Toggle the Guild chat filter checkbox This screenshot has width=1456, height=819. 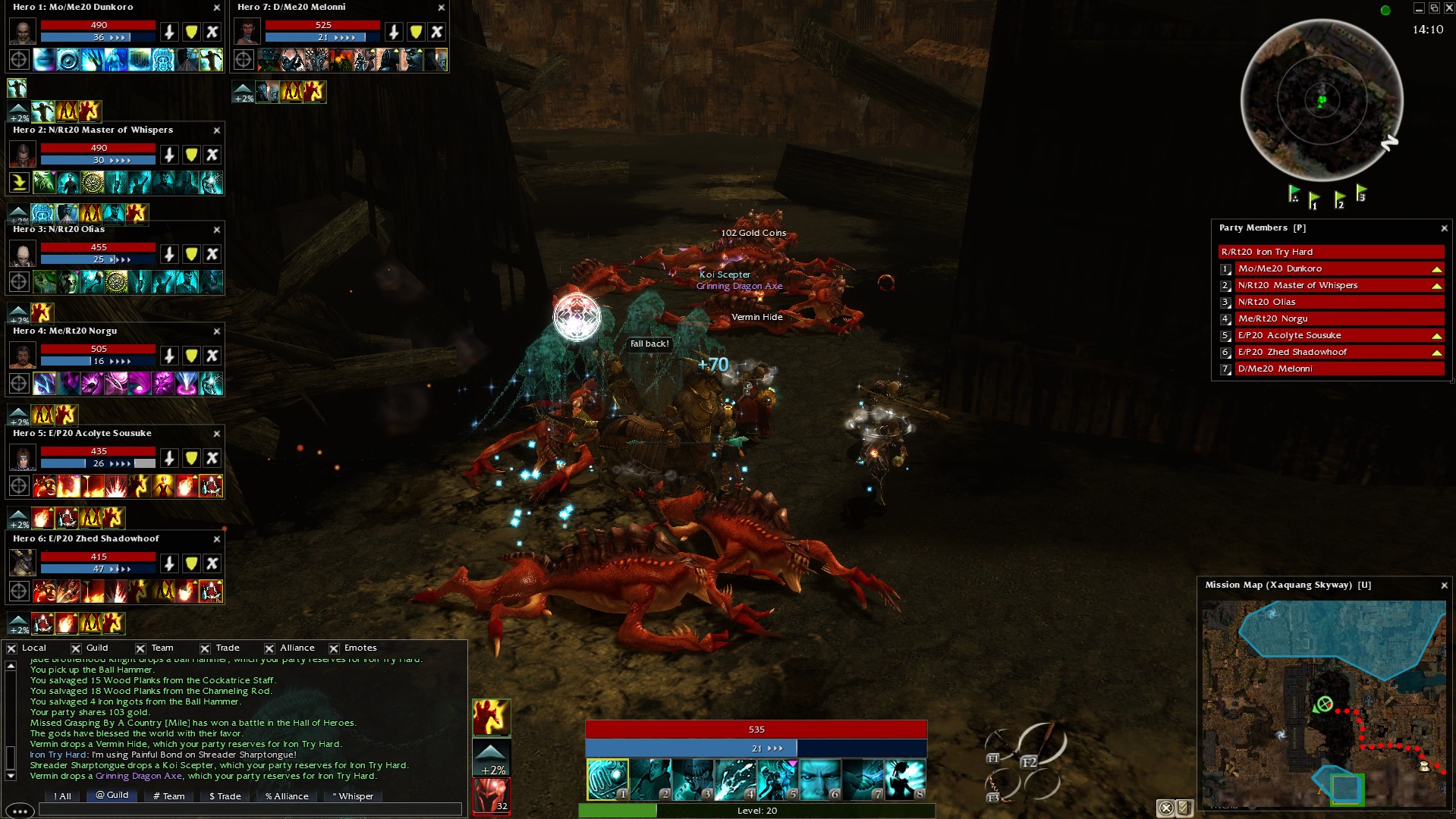click(76, 648)
